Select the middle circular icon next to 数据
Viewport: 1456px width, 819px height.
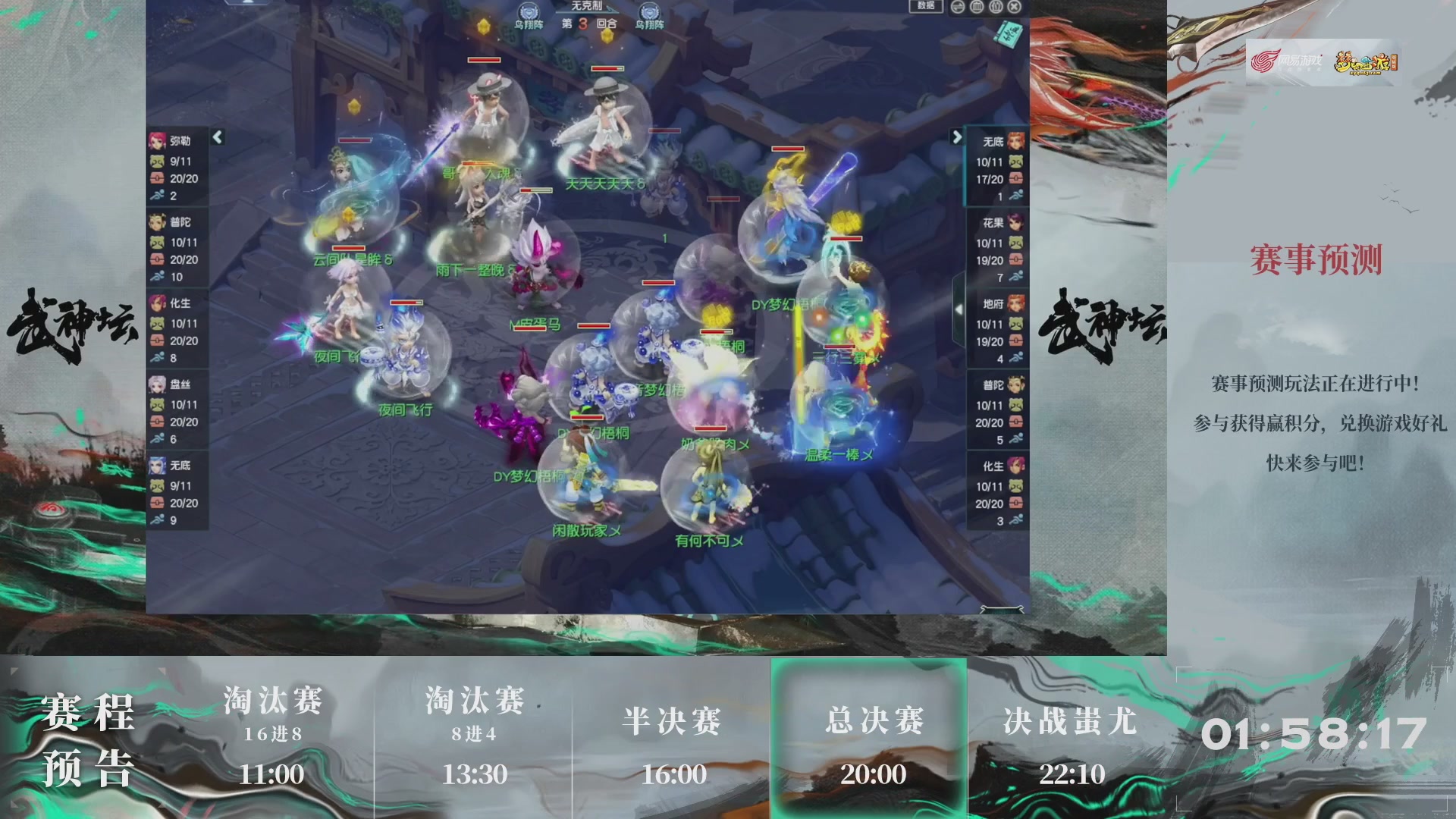(x=994, y=8)
